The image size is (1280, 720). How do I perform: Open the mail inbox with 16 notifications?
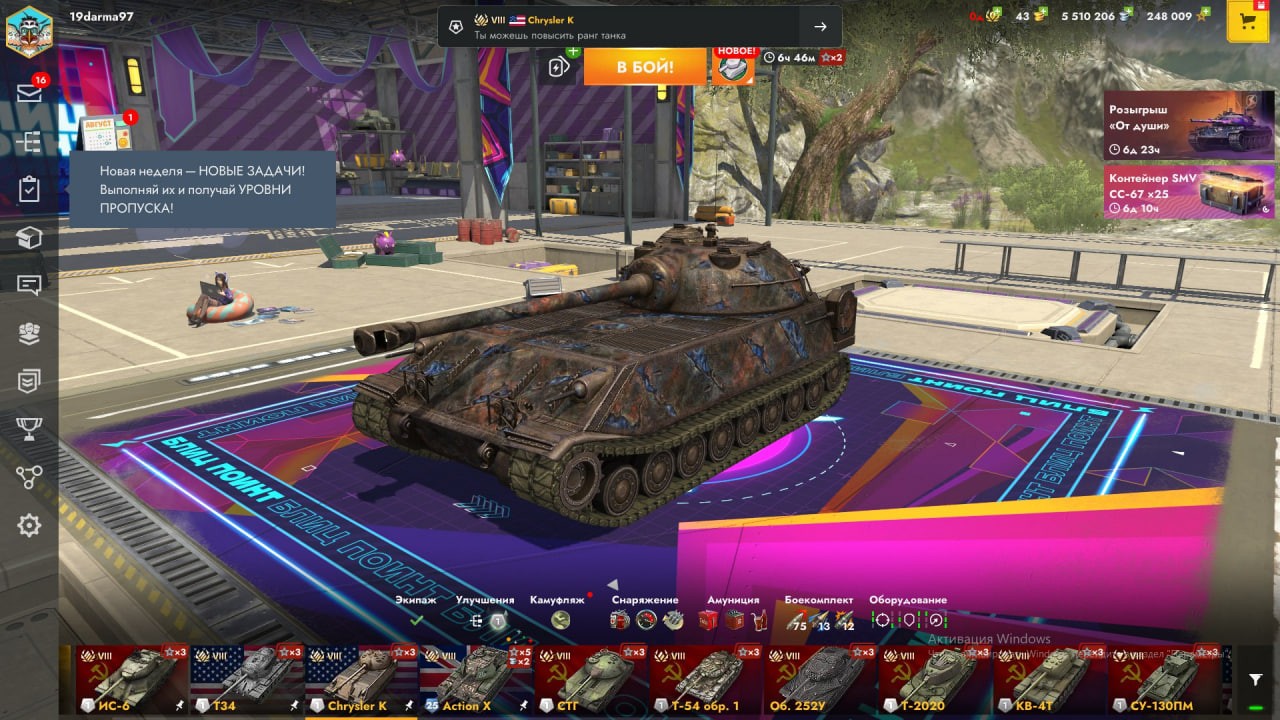29,93
